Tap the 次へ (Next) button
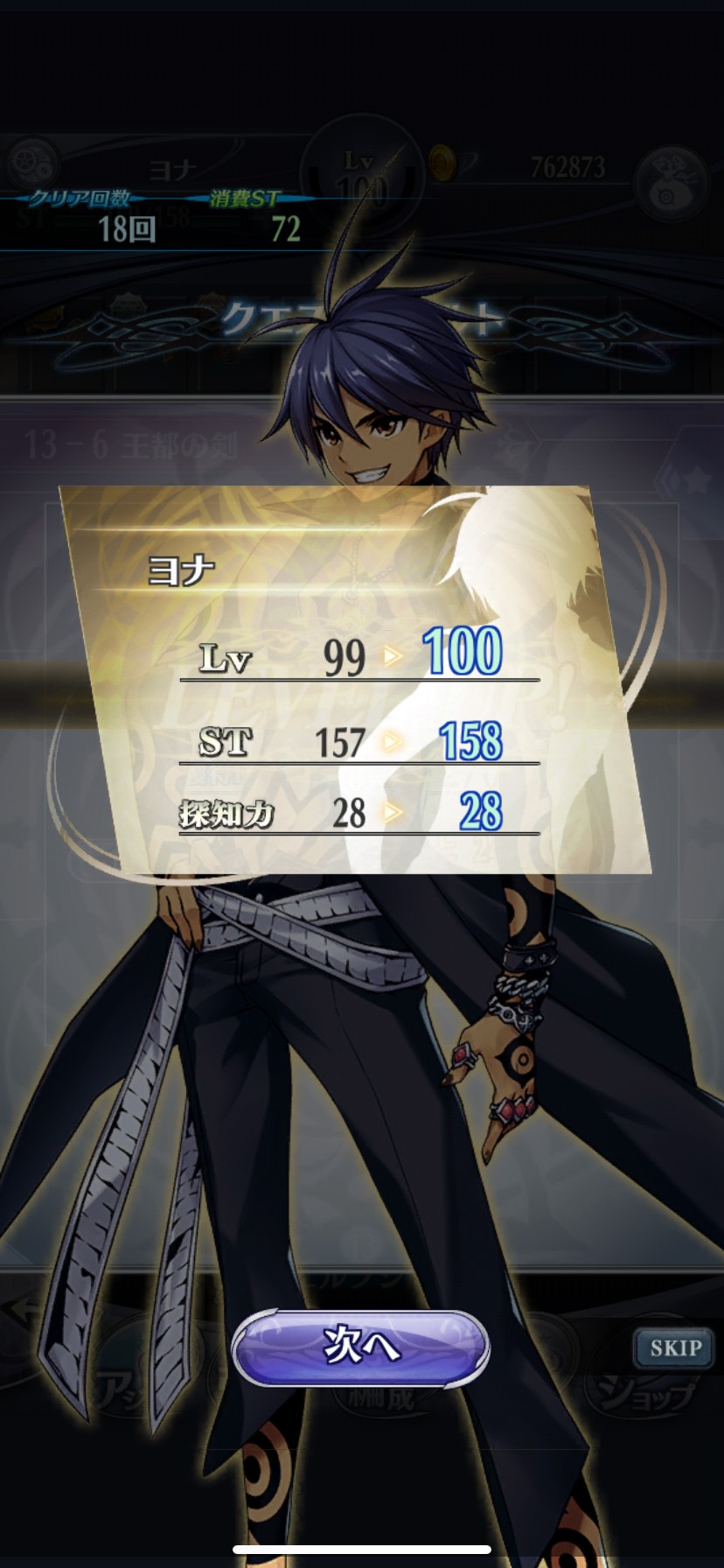This screenshot has width=724, height=1568. pyautogui.click(x=360, y=1347)
